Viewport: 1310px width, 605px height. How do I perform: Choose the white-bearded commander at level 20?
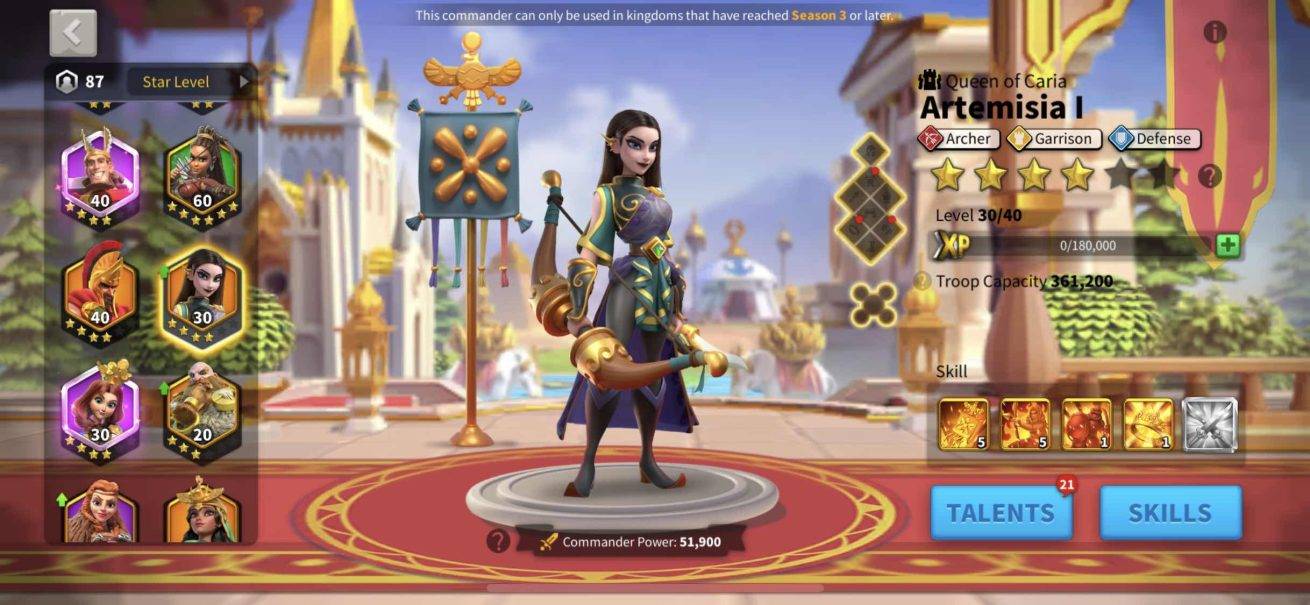[x=202, y=412]
